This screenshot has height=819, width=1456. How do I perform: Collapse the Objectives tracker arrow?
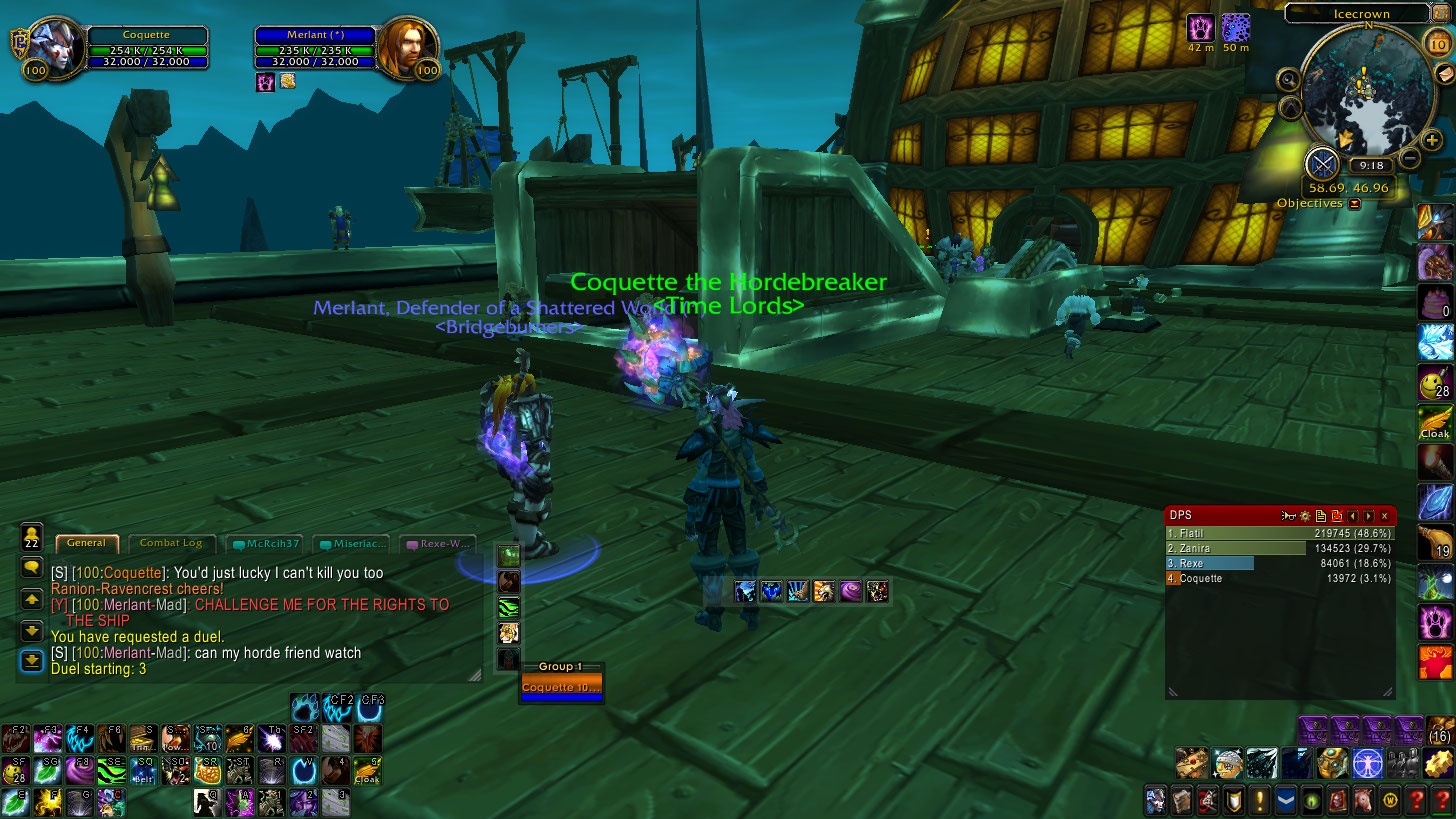coord(1355,204)
